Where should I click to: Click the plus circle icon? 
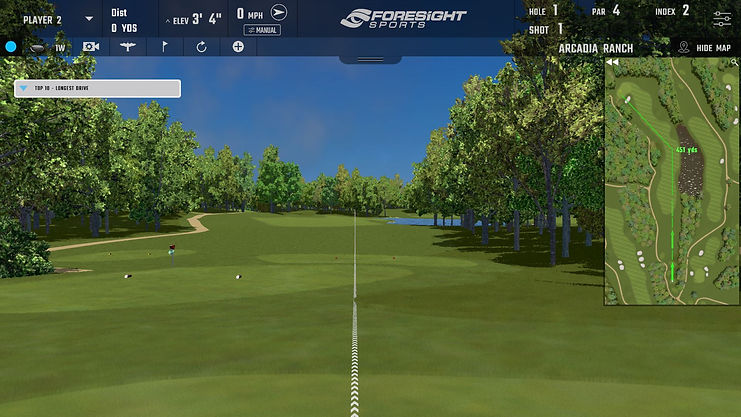coord(238,47)
